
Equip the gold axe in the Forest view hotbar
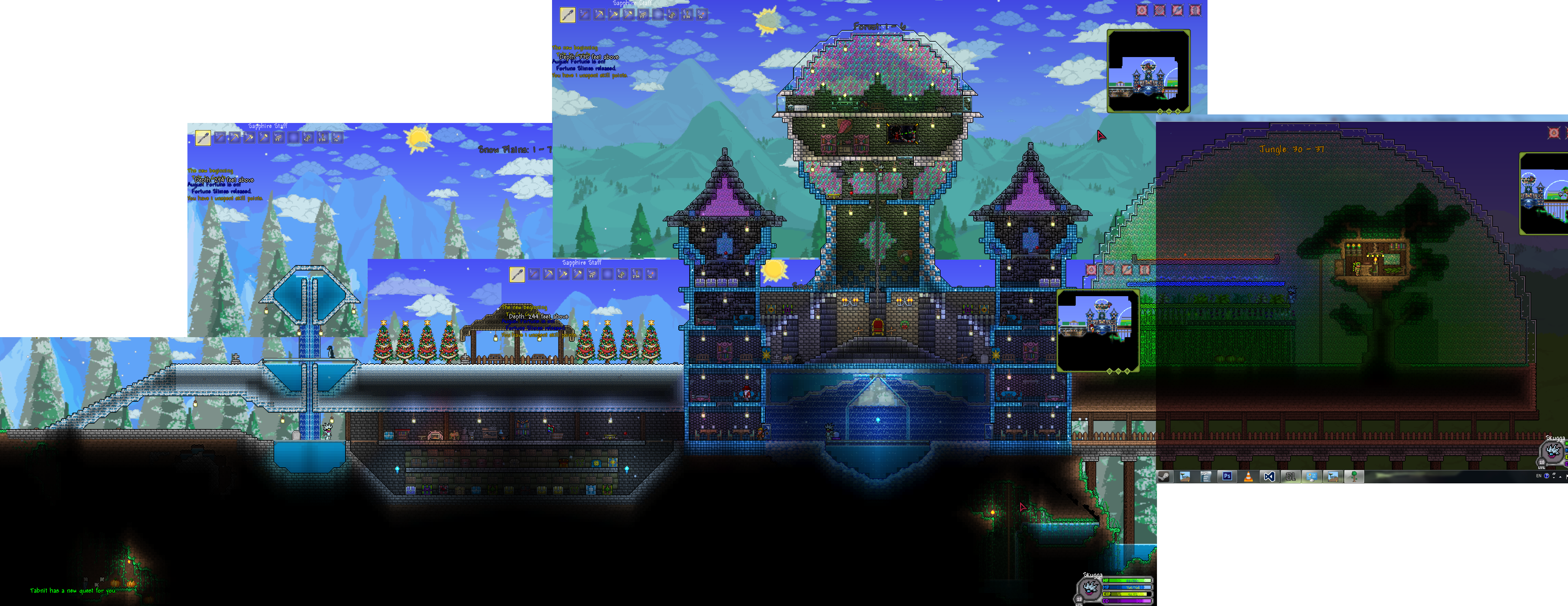(614, 15)
